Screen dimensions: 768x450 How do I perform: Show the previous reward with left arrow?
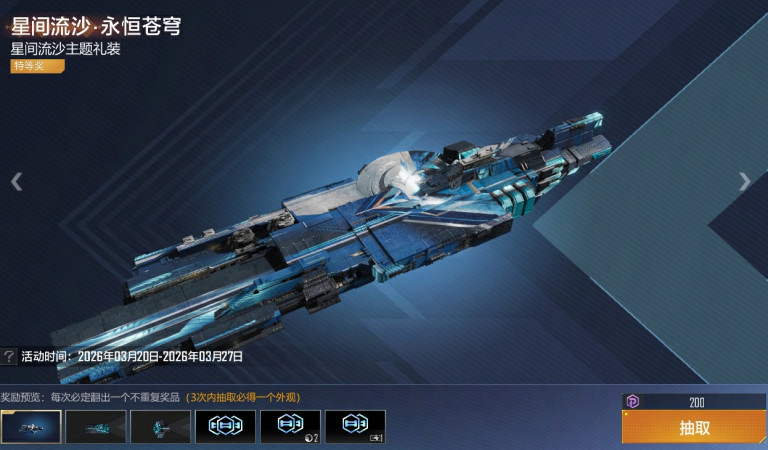pyautogui.click(x=16, y=181)
